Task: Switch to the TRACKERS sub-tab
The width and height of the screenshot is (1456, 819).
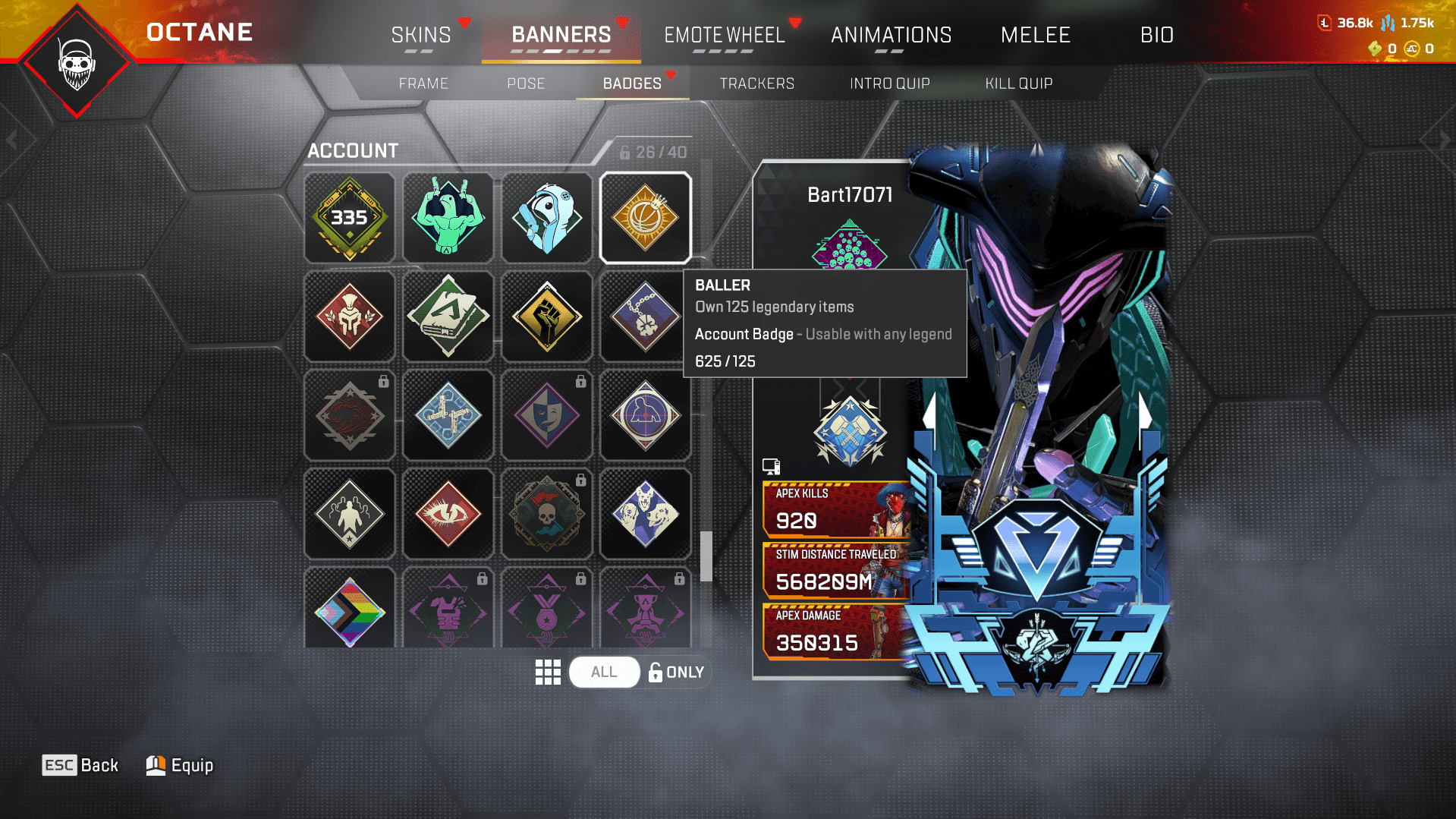Action: tap(756, 83)
